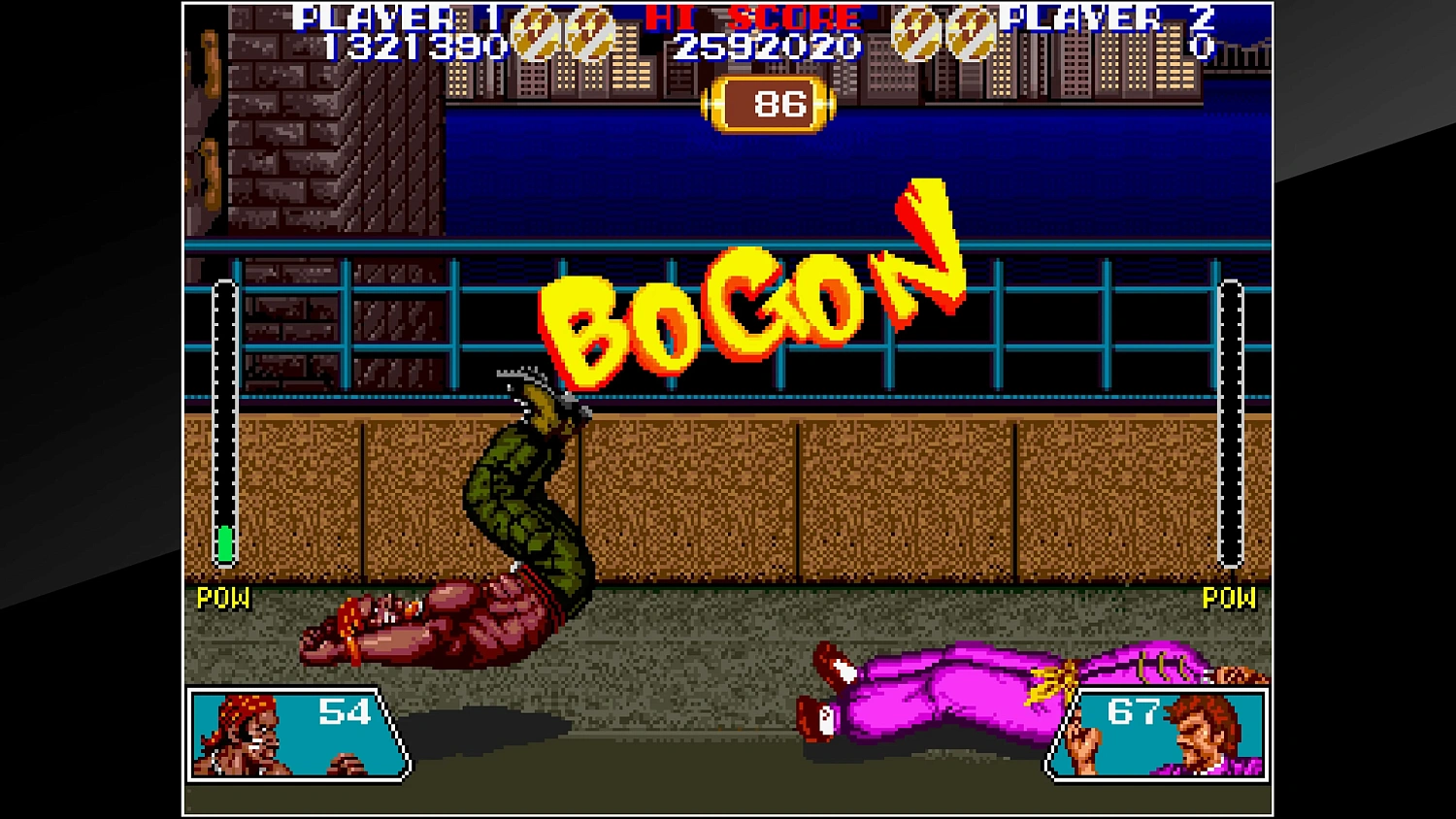Click the round timer badge showing 86
Viewport: 1456px width, 819px height.
coord(768,101)
